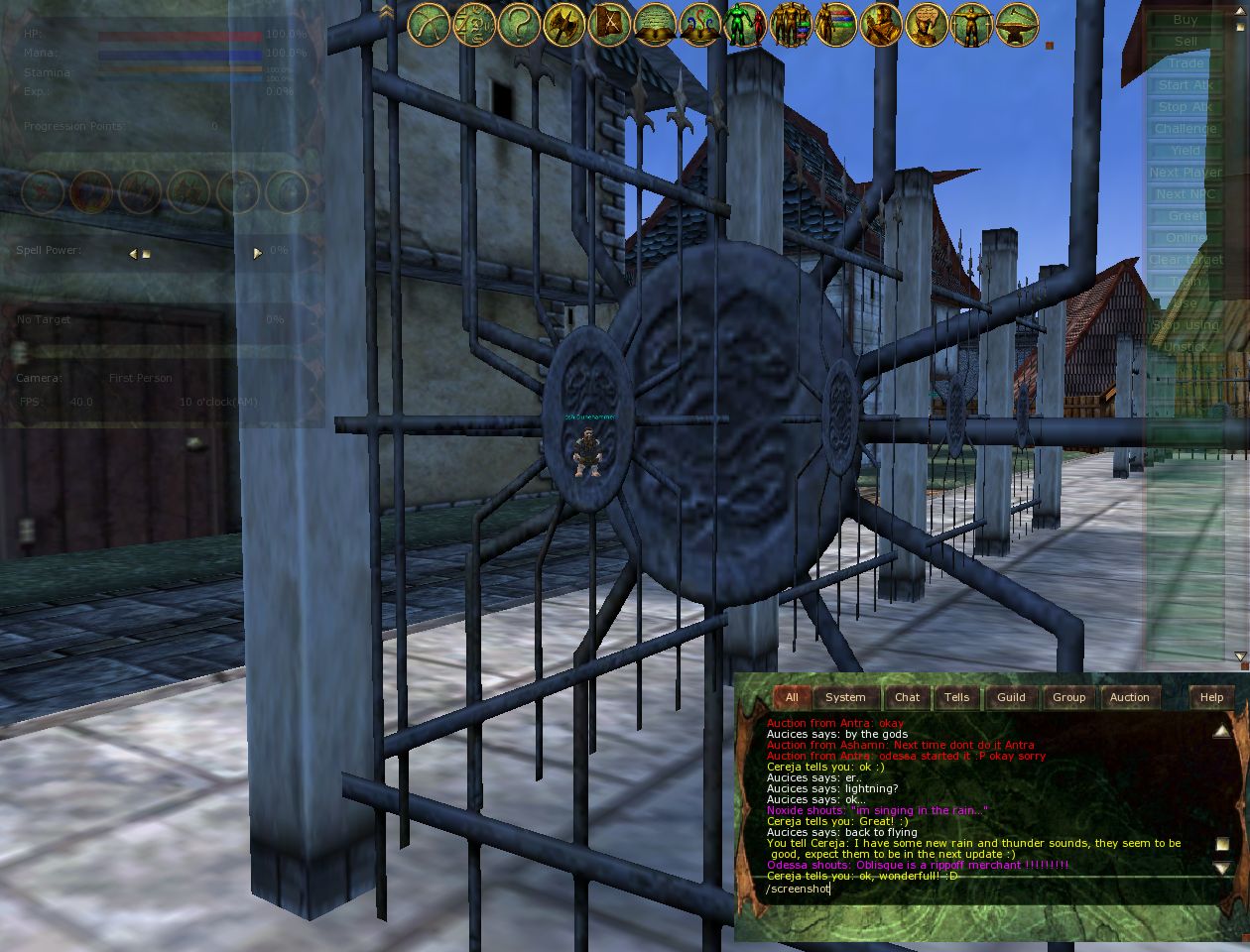Click the anvil toolbar icon

pos(1016,25)
